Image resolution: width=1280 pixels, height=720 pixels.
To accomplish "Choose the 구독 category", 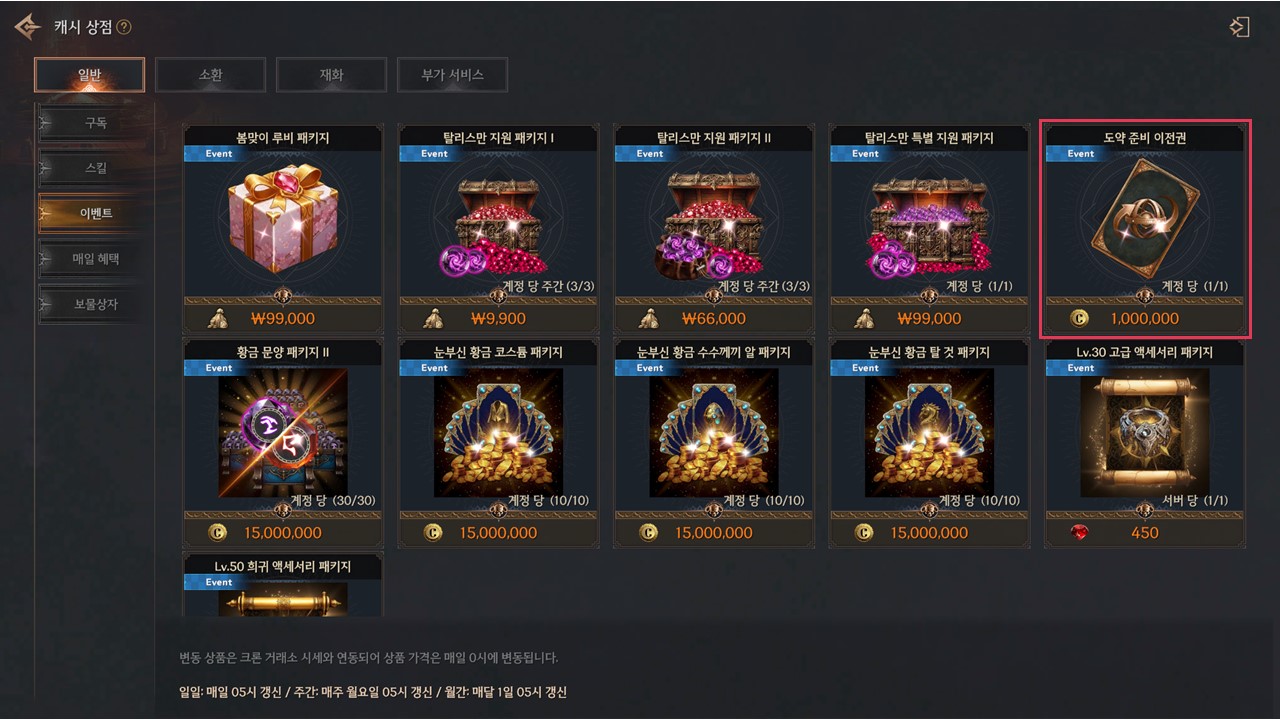I will [96, 124].
